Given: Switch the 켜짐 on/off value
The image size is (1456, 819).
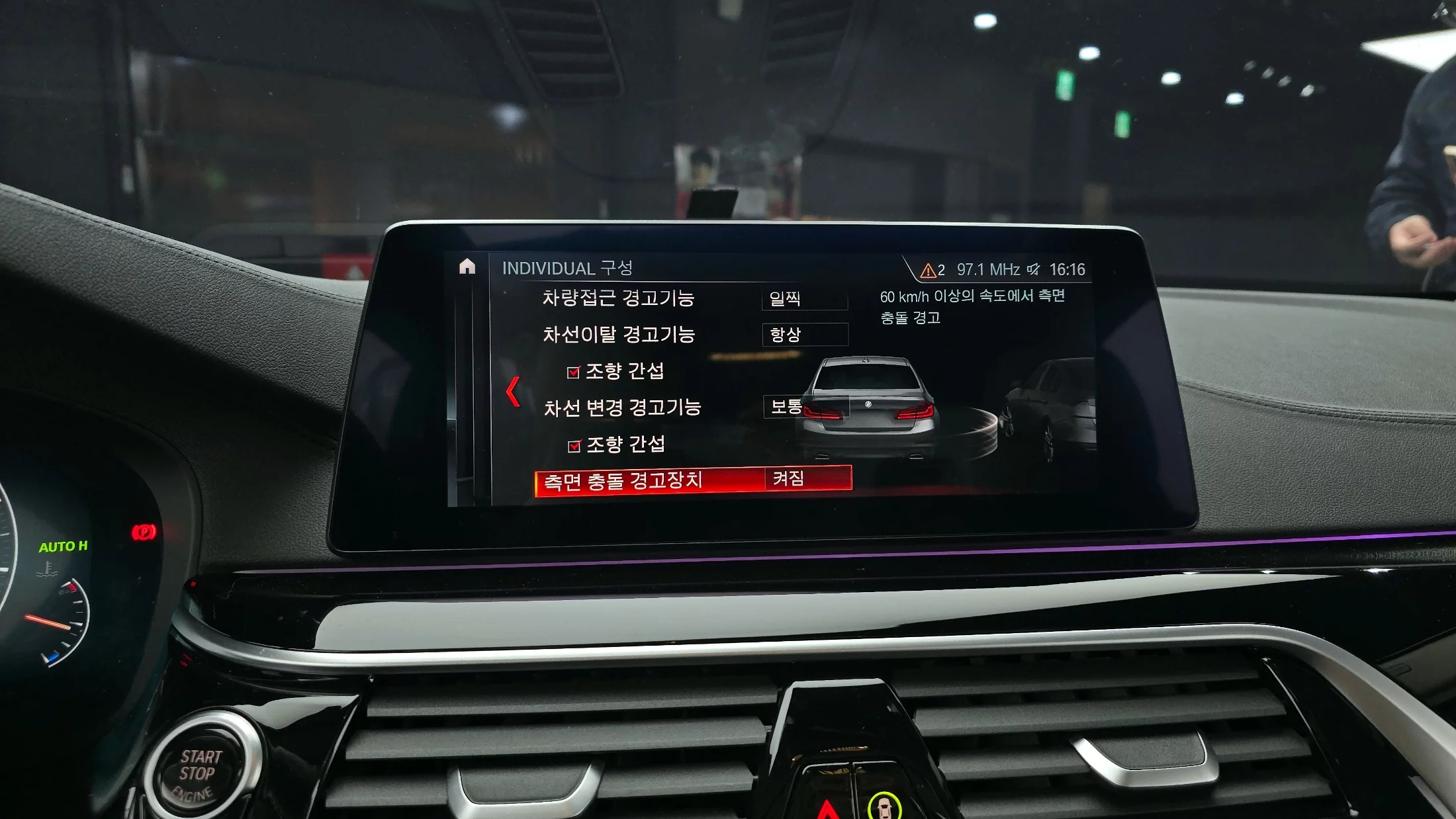Looking at the screenshot, I should click(807, 478).
